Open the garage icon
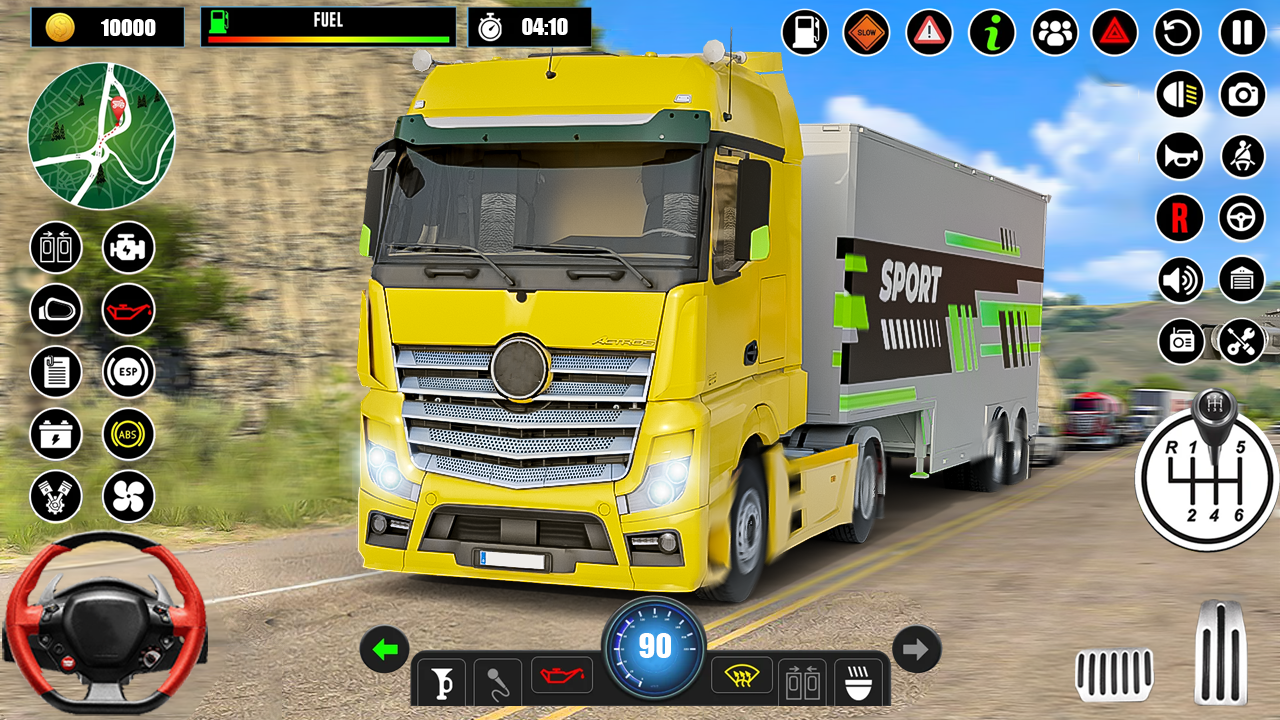This screenshot has width=1280, height=720. click(1240, 279)
